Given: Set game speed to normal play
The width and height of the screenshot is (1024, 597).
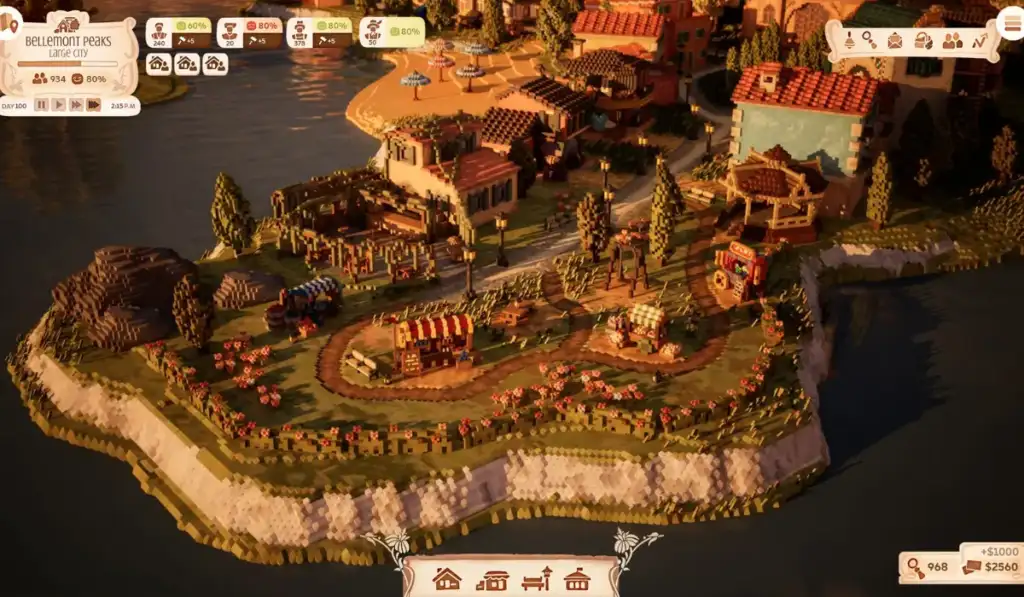Looking at the screenshot, I should (x=59, y=104).
